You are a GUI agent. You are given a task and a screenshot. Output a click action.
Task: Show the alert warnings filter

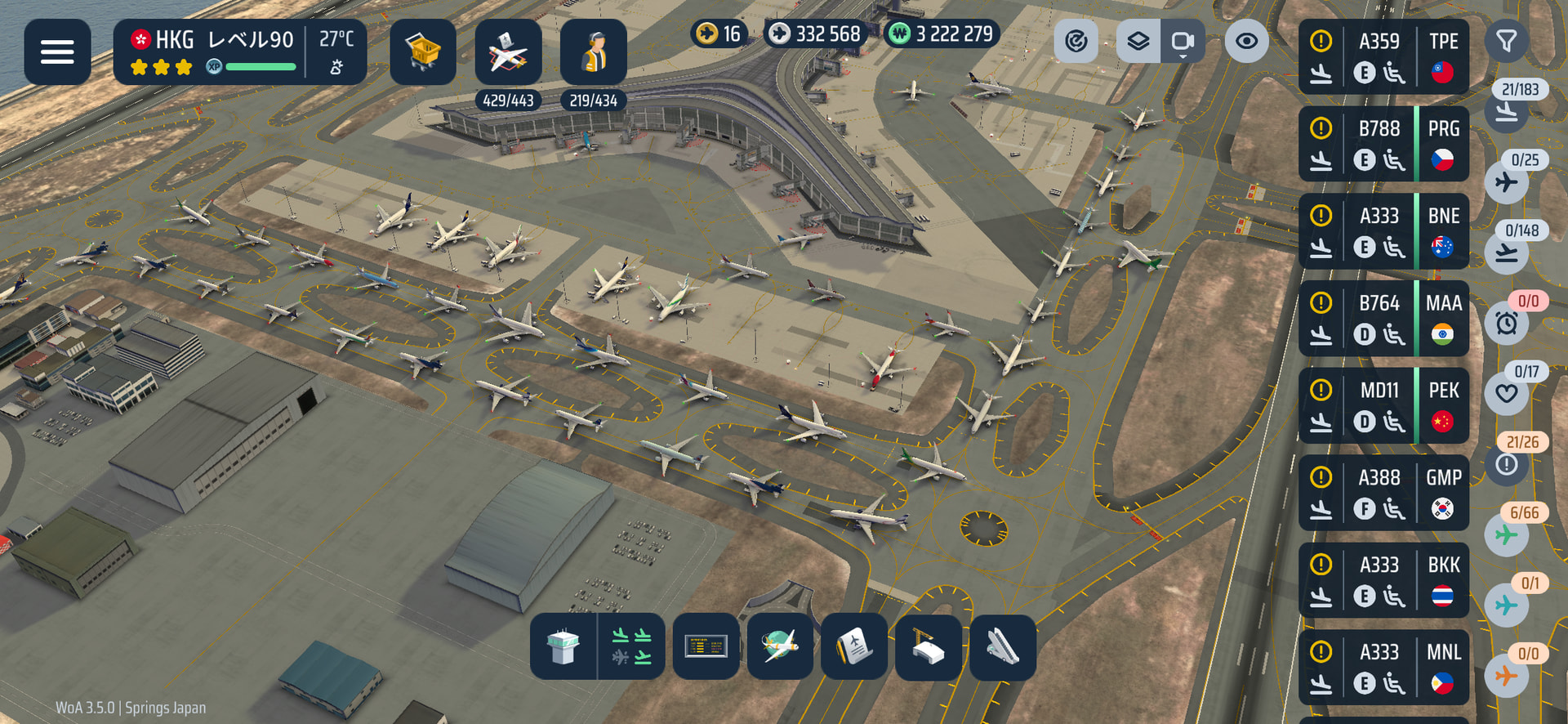[x=1507, y=464]
